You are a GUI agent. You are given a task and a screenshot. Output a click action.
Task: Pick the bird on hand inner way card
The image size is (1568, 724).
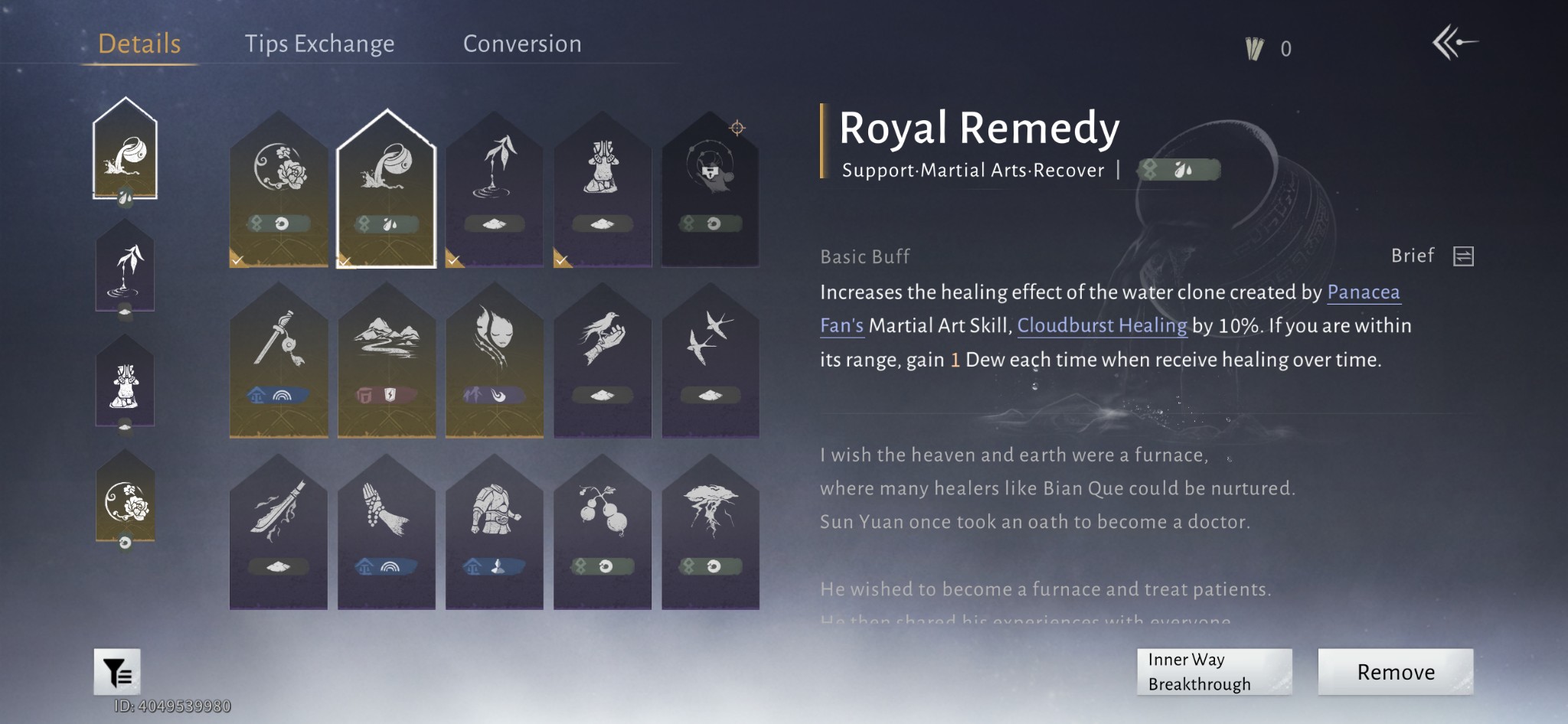[x=603, y=360]
